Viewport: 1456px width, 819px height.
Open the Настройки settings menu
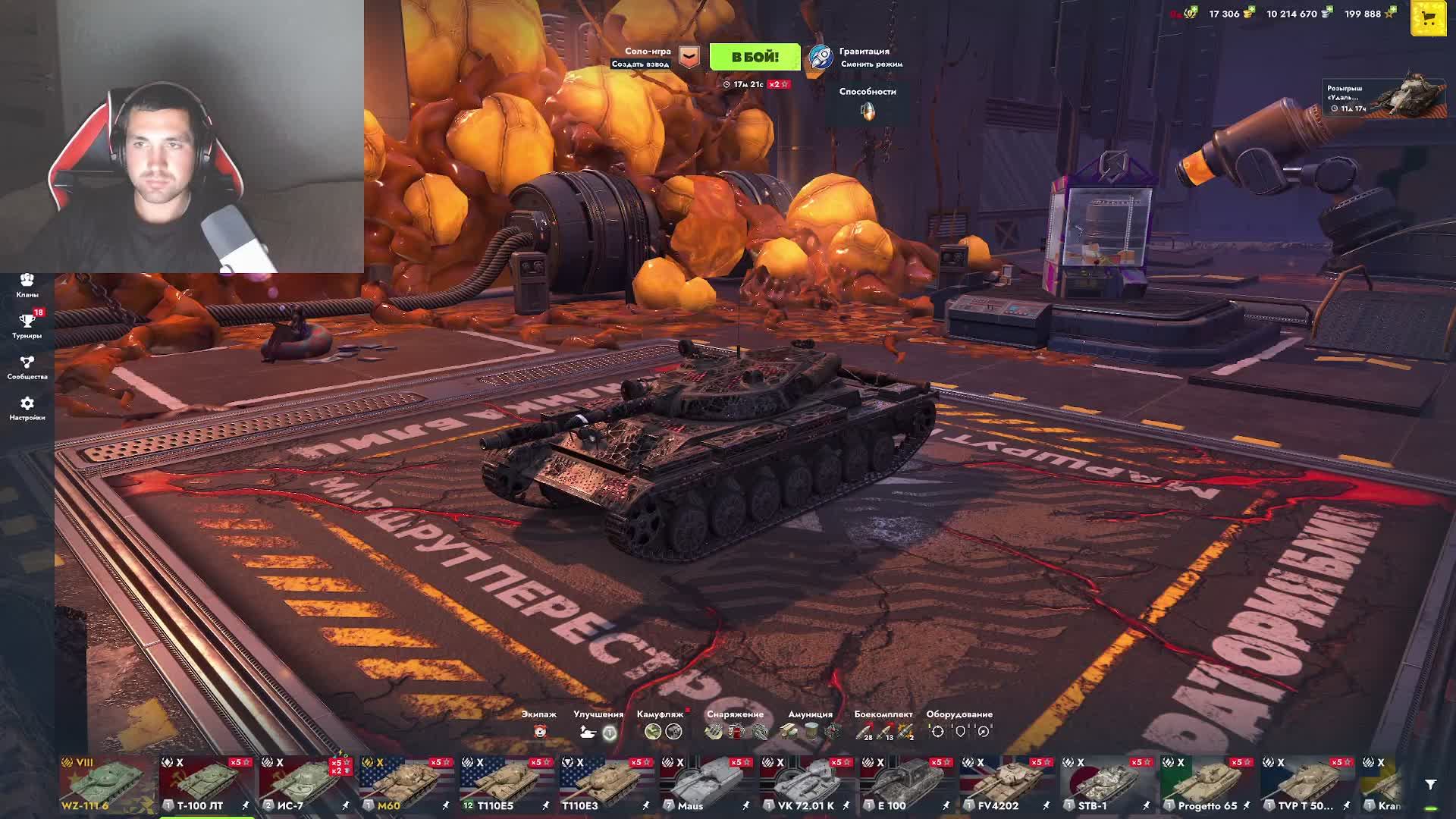(x=27, y=408)
